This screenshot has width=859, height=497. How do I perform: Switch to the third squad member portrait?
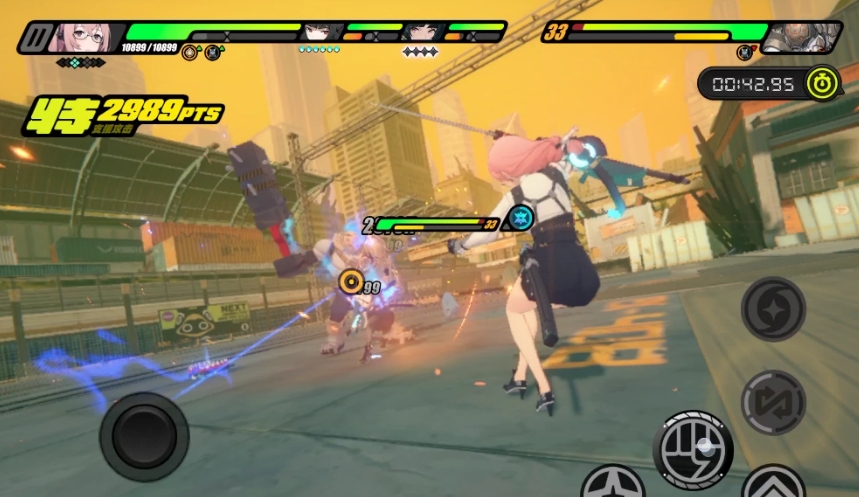click(x=422, y=32)
